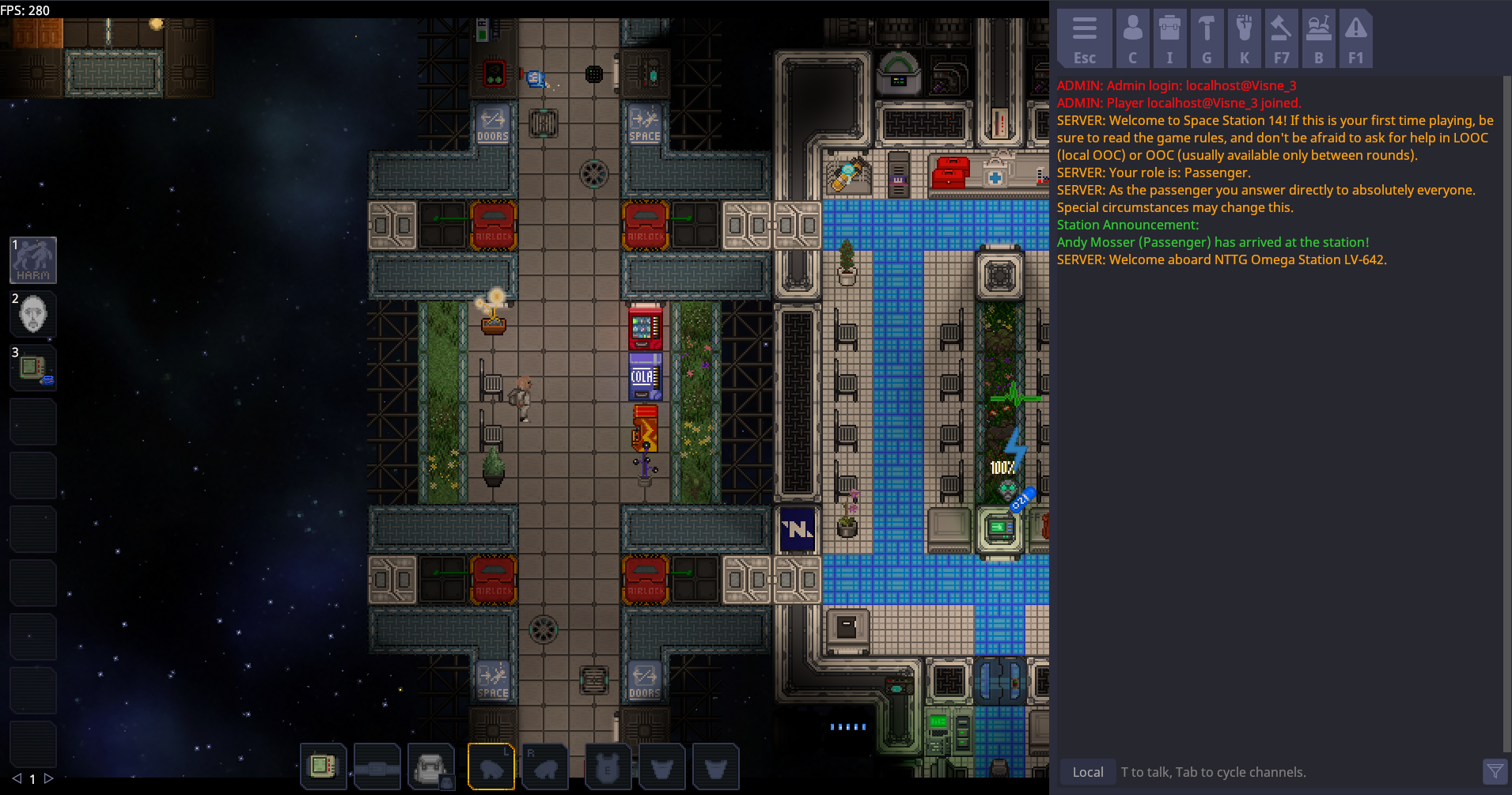Open the actions fist icon (K)
The image size is (1512, 795).
1244,36
